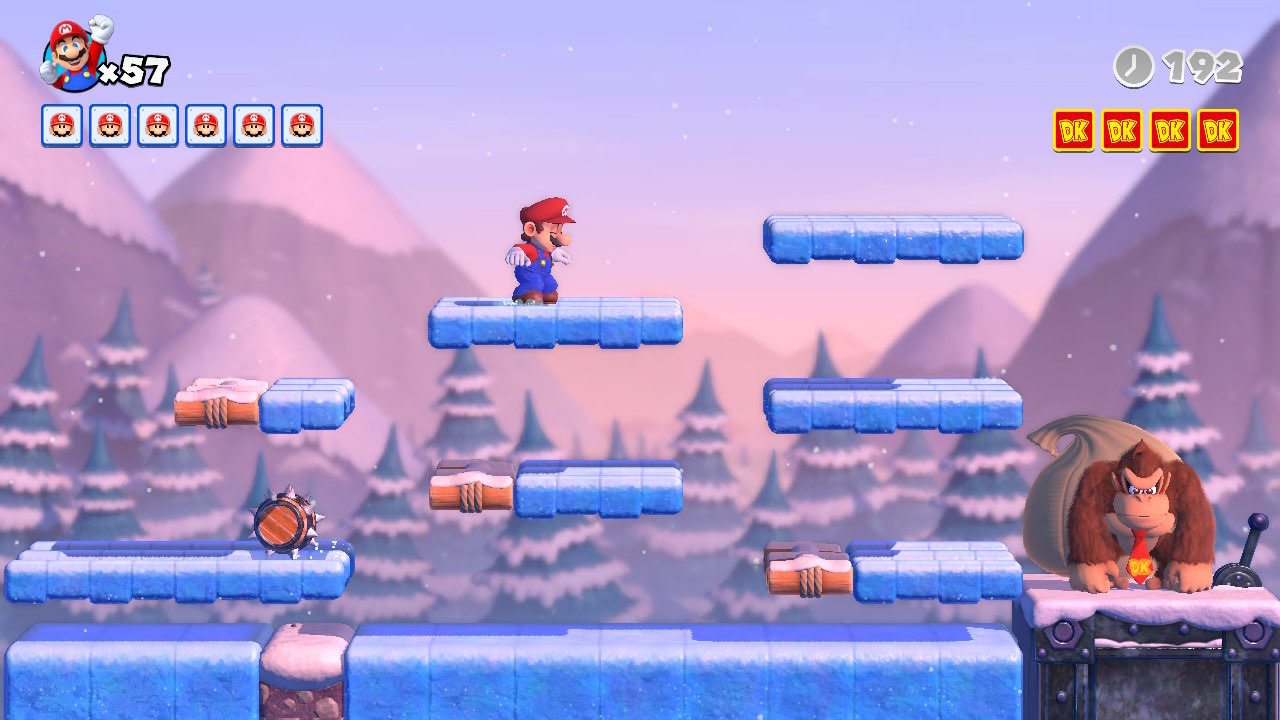1280x720 pixels.
Task: Select the second Mini-Mario icon
Action: tap(108, 124)
